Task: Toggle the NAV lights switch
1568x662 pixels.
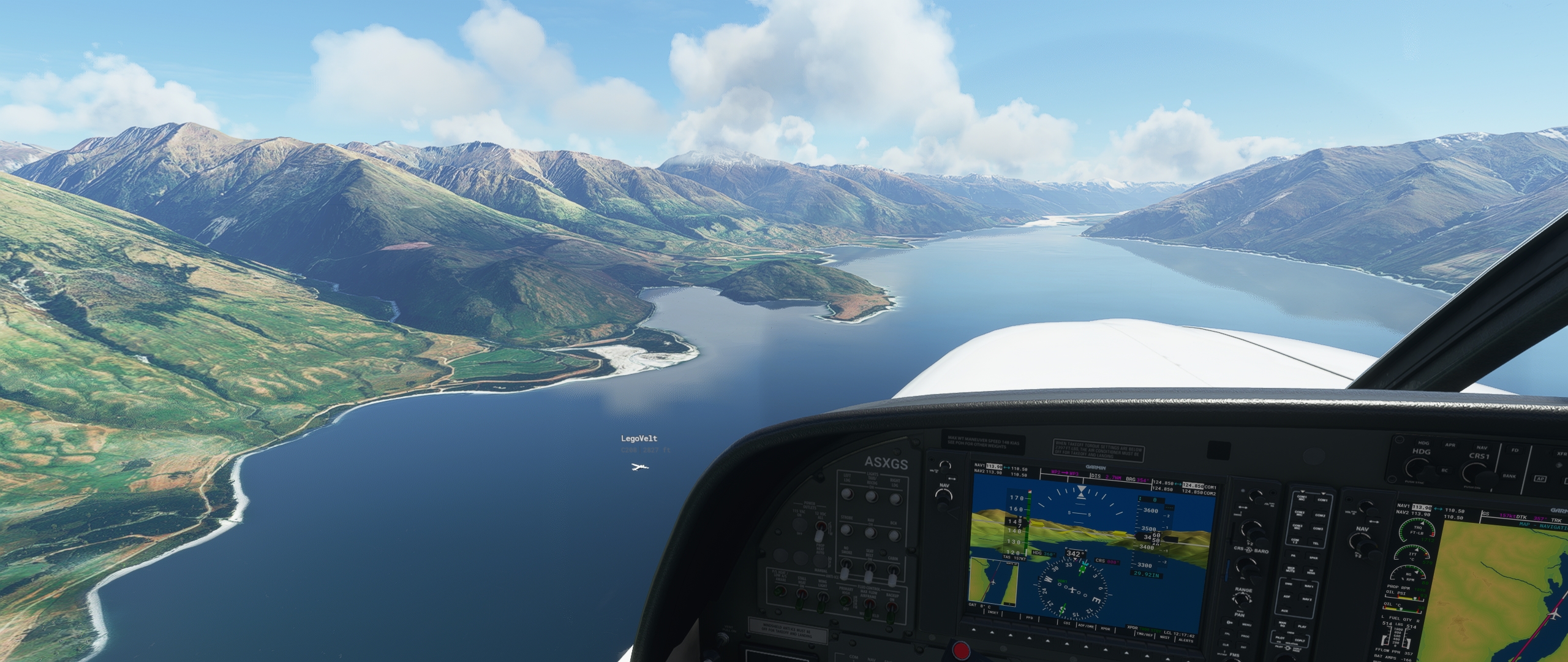Action: [x=870, y=533]
